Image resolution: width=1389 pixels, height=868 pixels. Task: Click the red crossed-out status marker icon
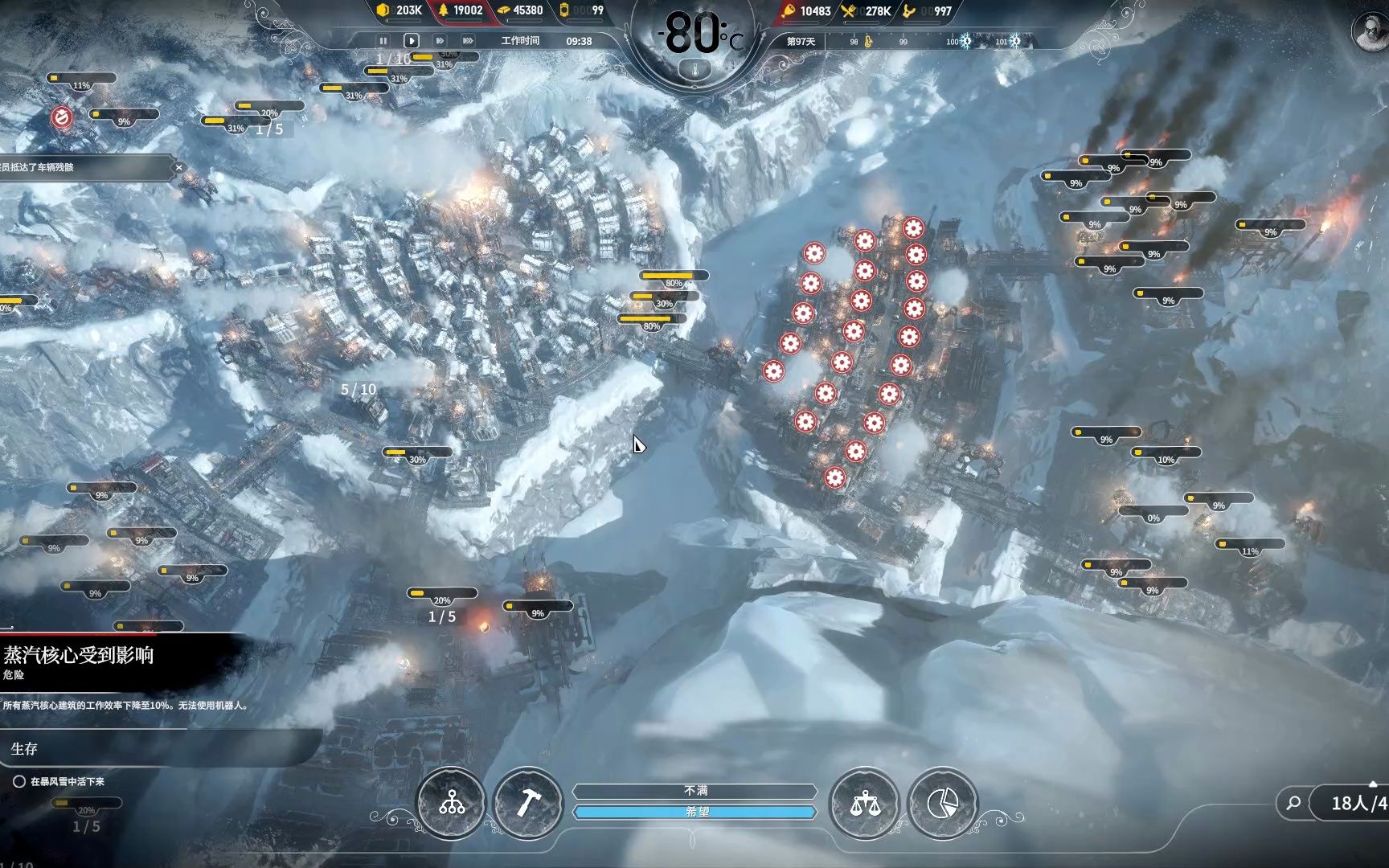pos(62,117)
